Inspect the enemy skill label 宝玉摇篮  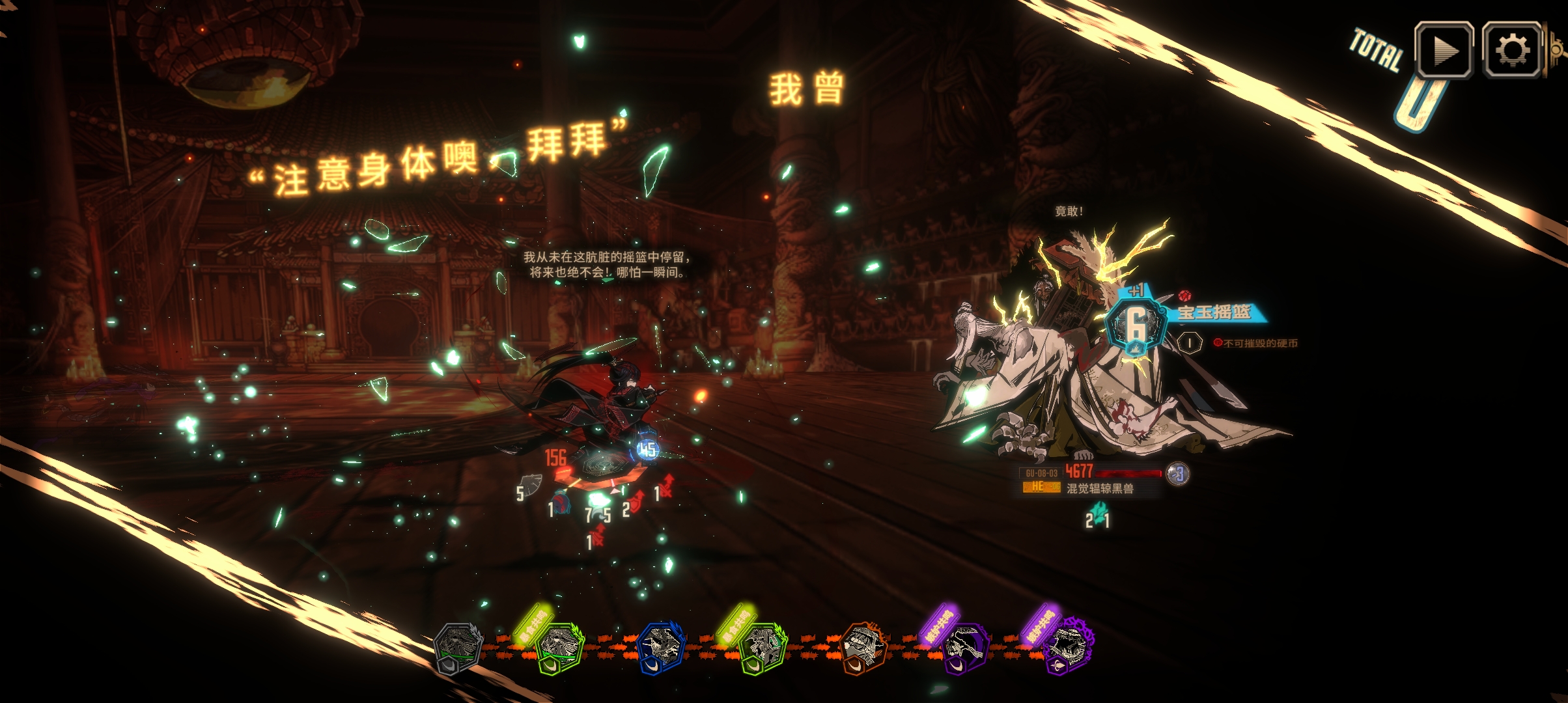[x=1214, y=312]
